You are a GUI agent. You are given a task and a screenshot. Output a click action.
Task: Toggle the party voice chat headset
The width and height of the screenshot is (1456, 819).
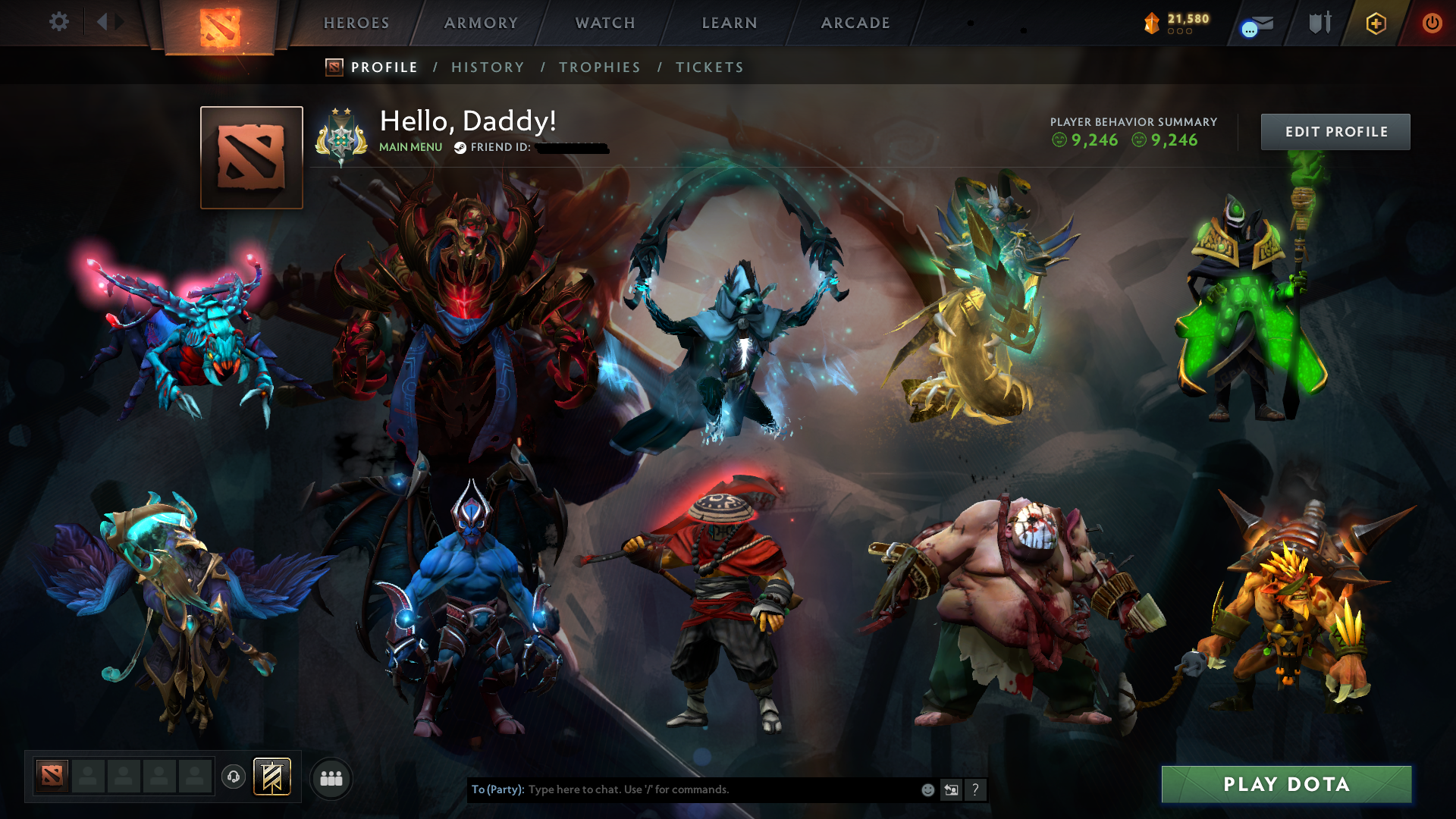coord(233,777)
